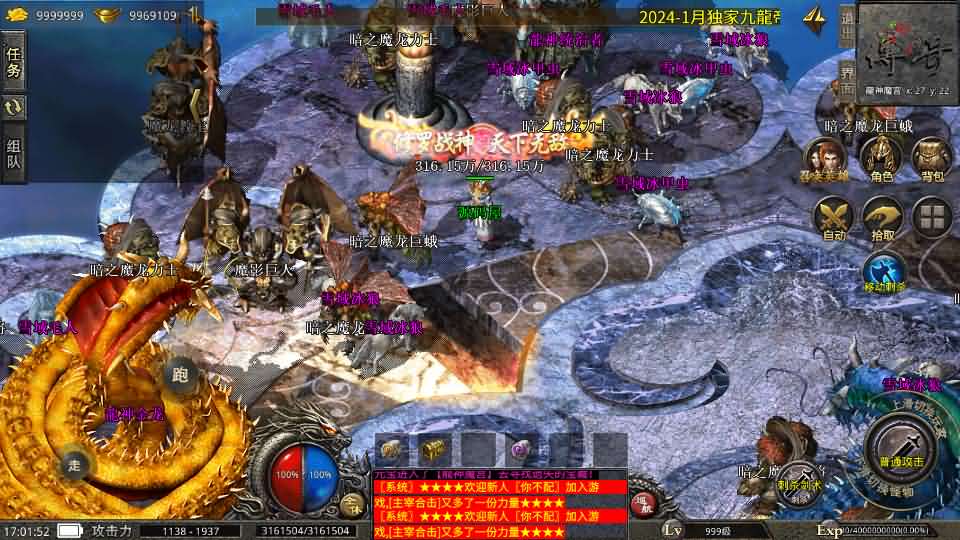Toggle 自动 auto-combat
Image resolution: width=960 pixels, height=540 pixels.
833,217
